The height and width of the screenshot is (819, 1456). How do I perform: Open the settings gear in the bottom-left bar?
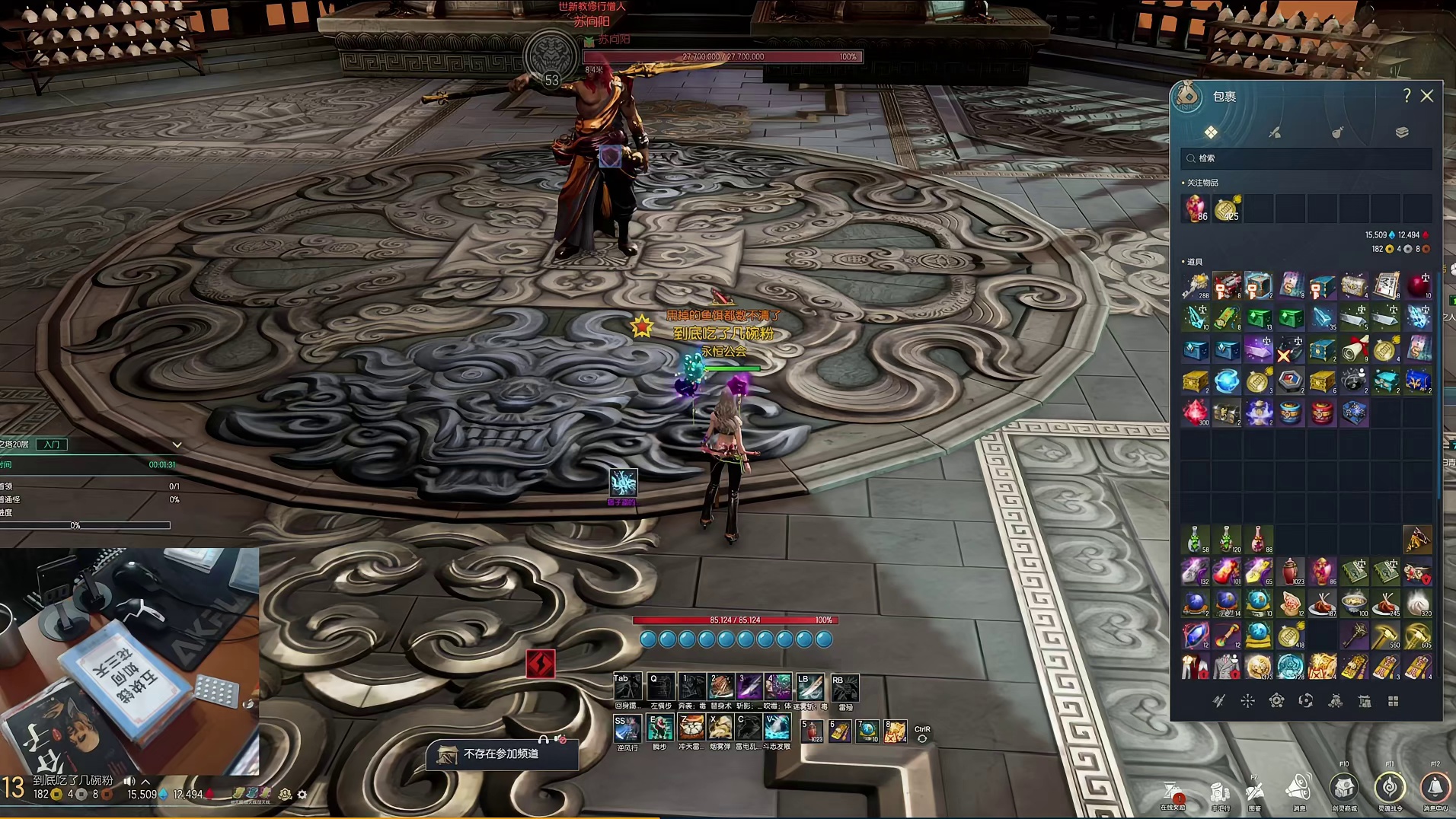(x=302, y=795)
